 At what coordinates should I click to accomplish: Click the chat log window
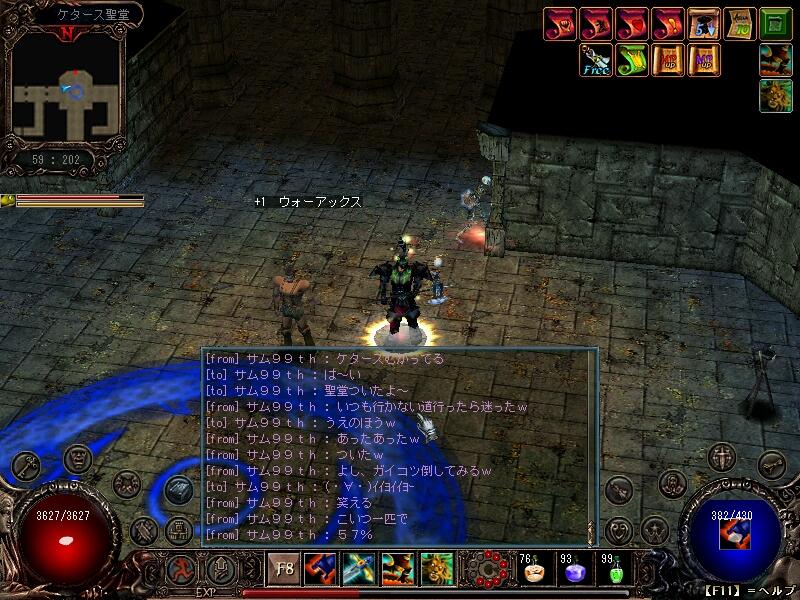(x=399, y=447)
